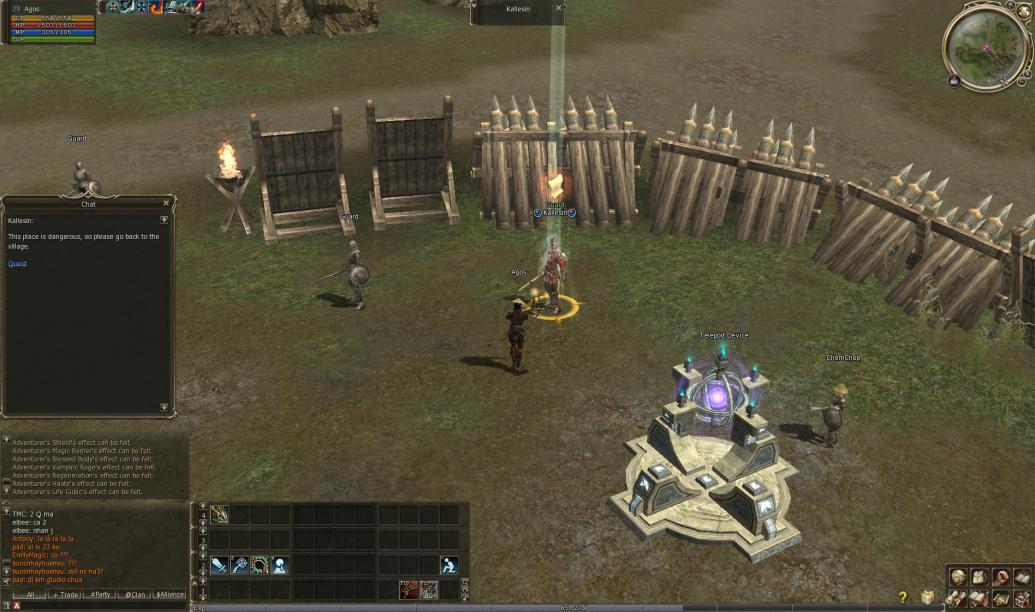
Task: Open the character status head icon
Action: point(958,578)
